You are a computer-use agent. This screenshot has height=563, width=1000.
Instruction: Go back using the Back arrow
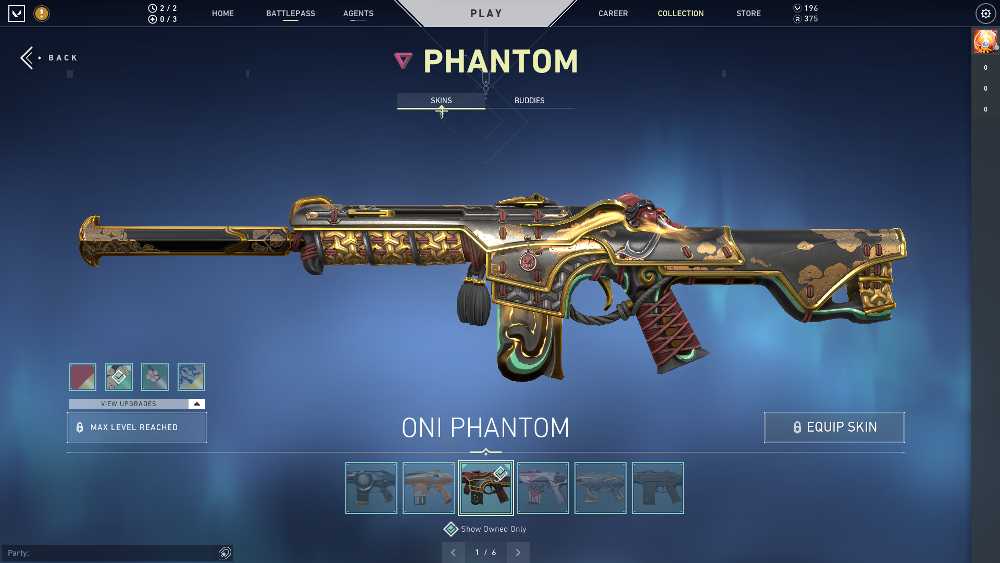tap(48, 58)
